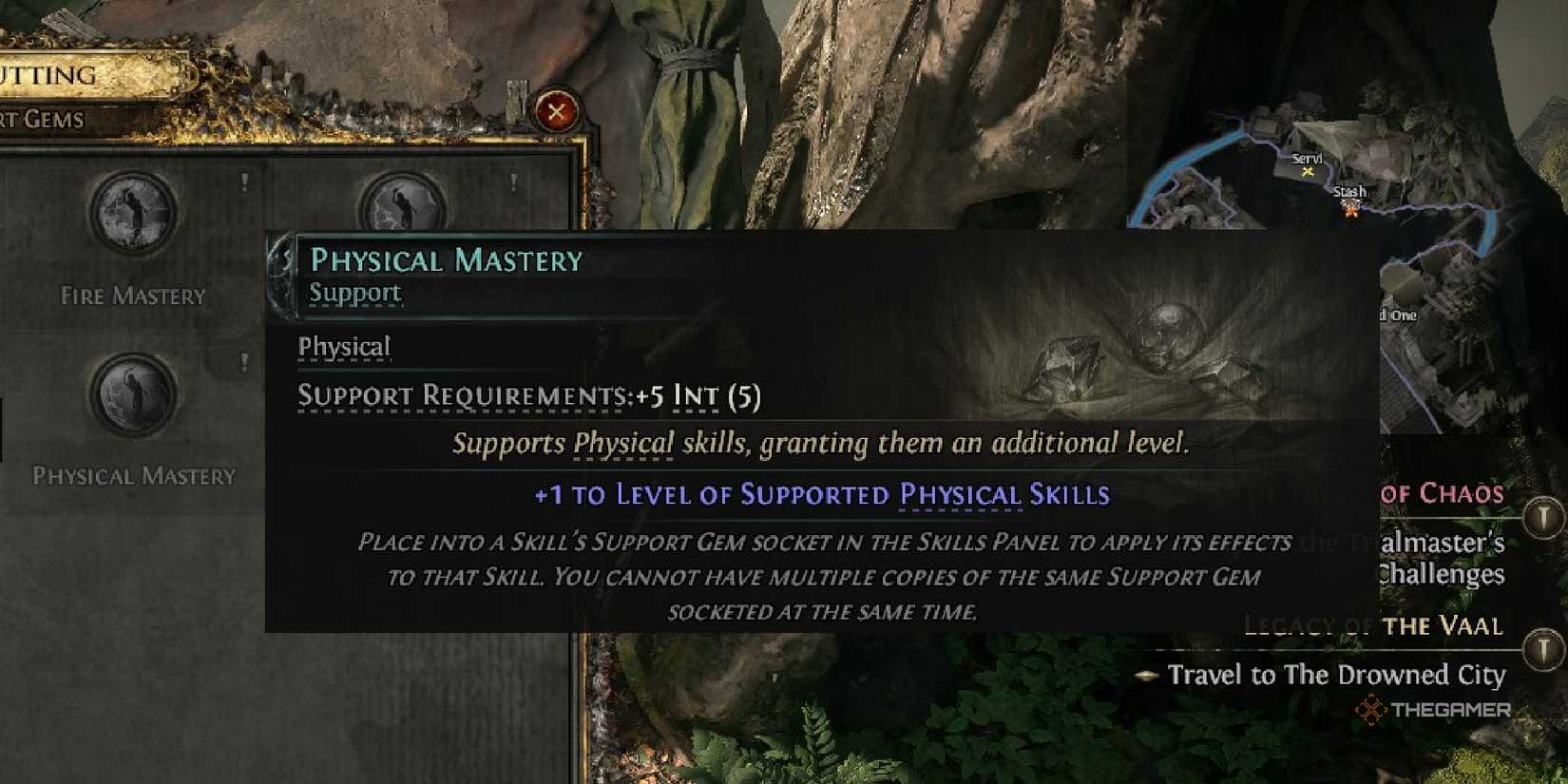Click the unnamed gem icon above Fire Mastery
The width and height of the screenshot is (1568, 784).
tap(133, 215)
